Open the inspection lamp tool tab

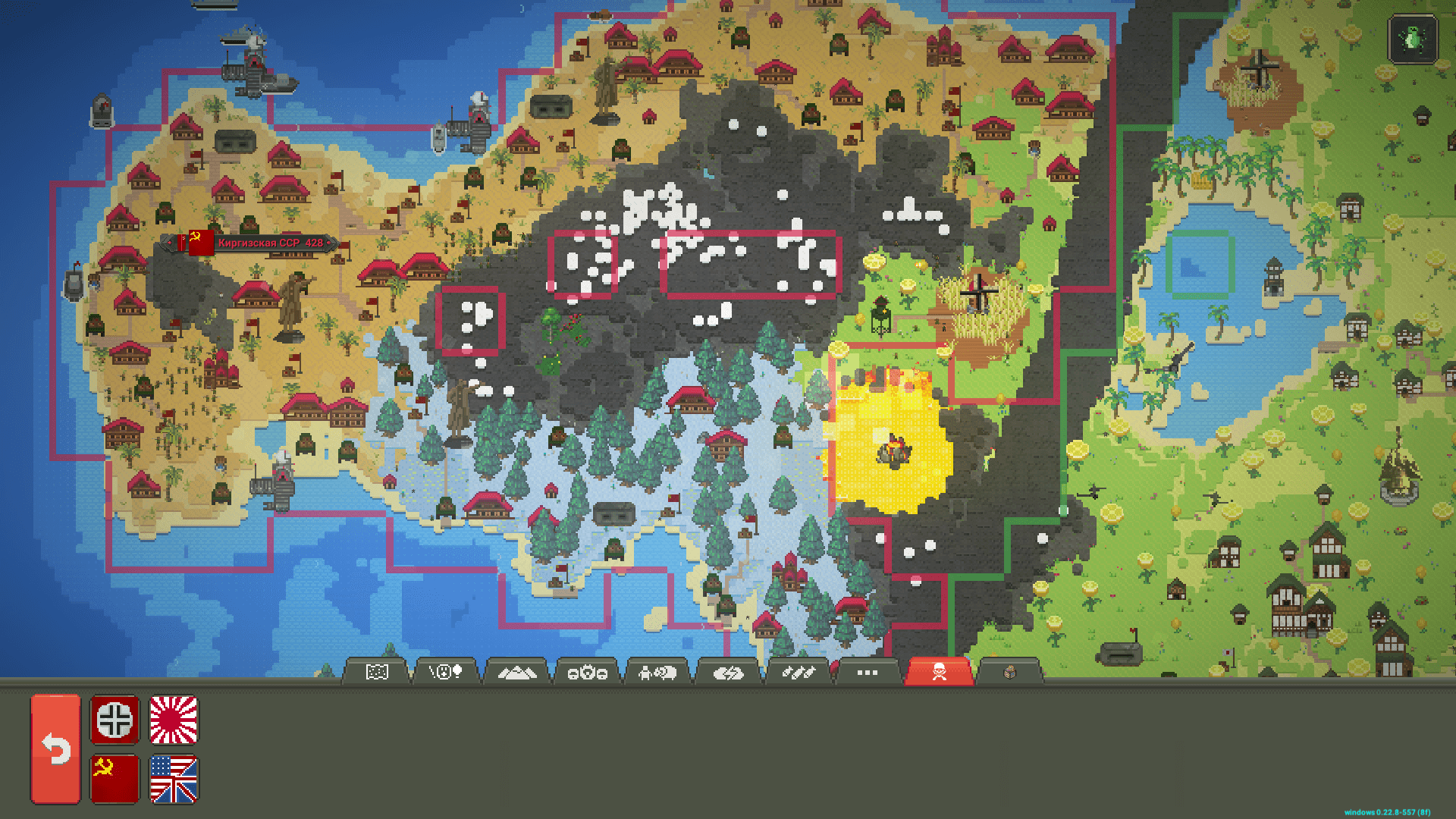pos(446,670)
